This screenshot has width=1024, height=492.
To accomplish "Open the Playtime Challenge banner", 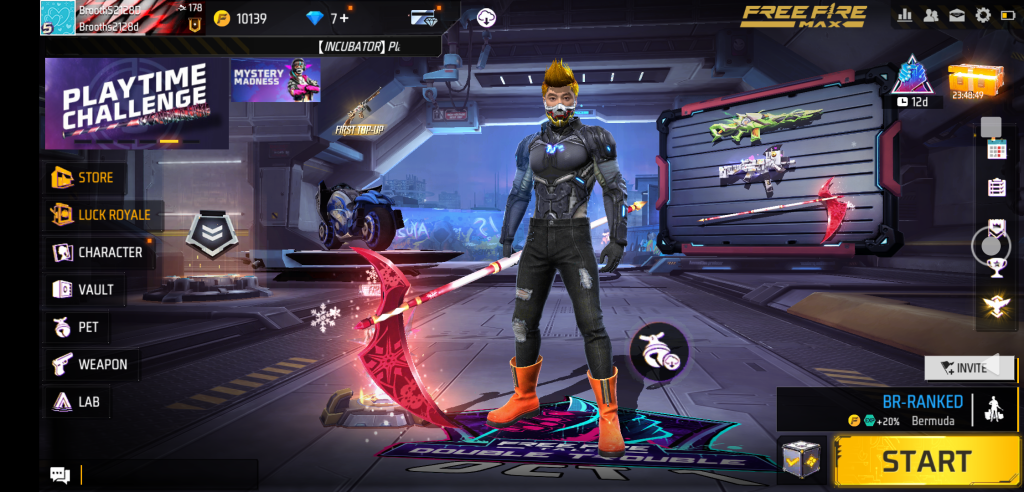I will (136, 102).
